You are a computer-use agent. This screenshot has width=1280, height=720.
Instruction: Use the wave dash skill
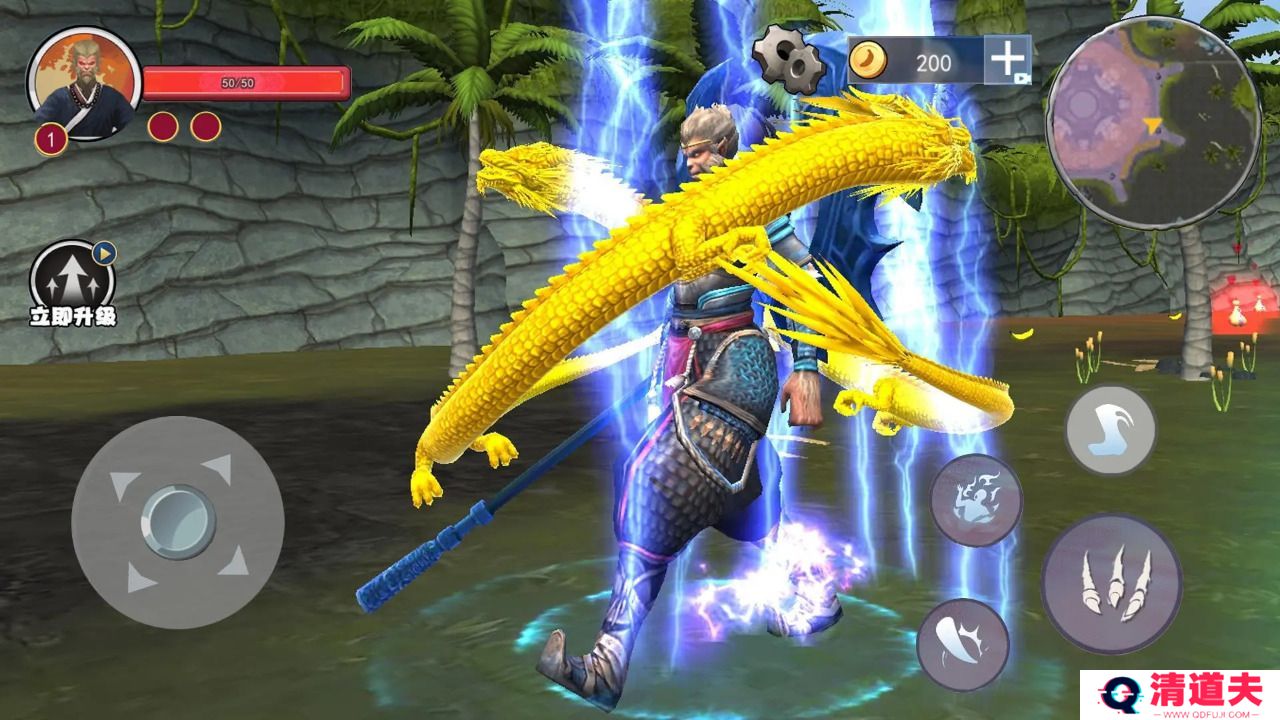pos(1110,430)
